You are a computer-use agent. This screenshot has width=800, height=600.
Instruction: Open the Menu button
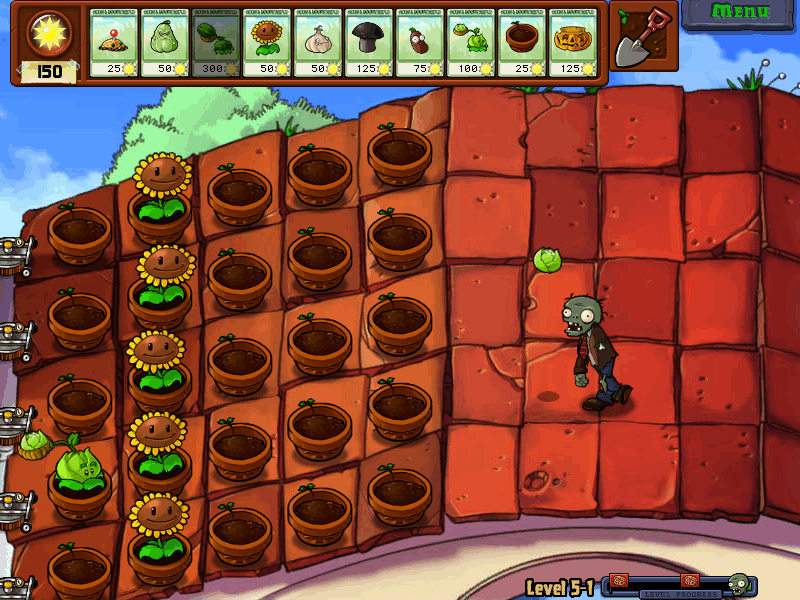click(740, 14)
